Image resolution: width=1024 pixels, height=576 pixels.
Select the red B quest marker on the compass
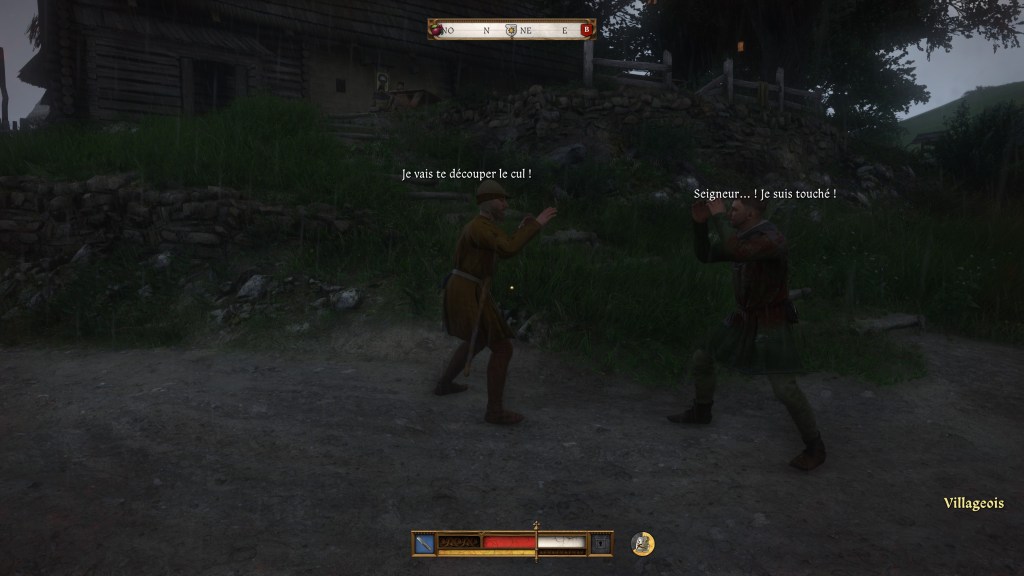pos(587,30)
